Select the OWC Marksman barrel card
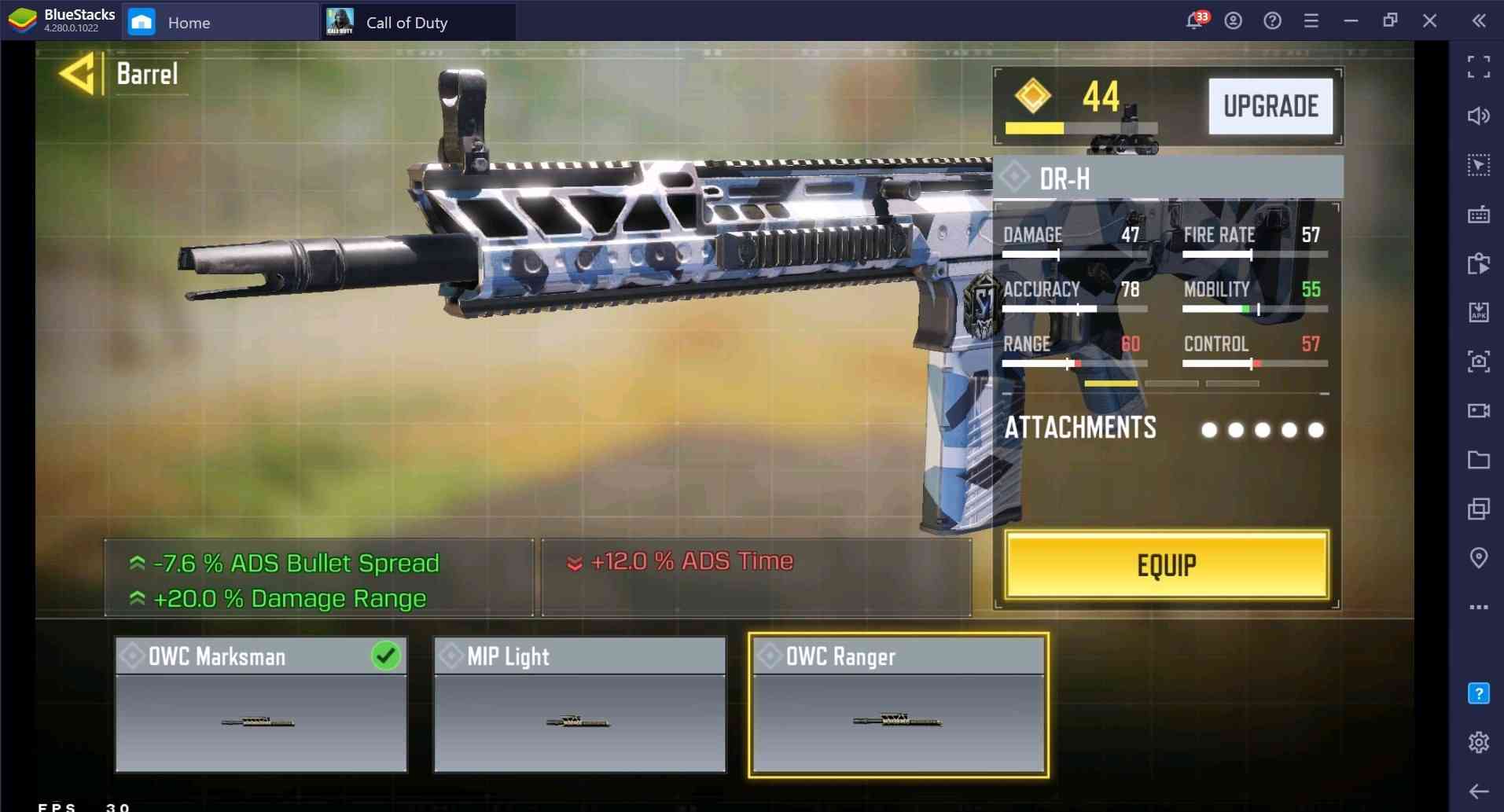This screenshot has width=1504, height=812. pyautogui.click(x=261, y=704)
